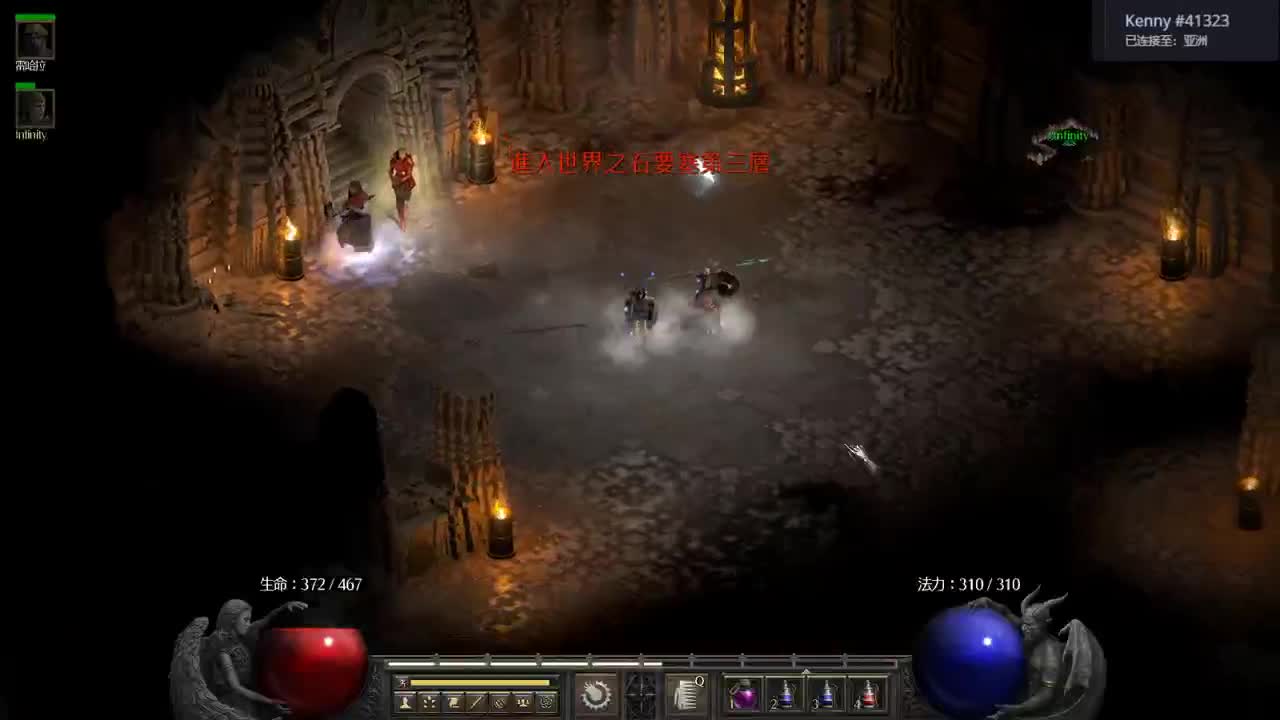The image size is (1280, 720).
Task: Open the Quest Log scroll icon
Action: coord(452,702)
